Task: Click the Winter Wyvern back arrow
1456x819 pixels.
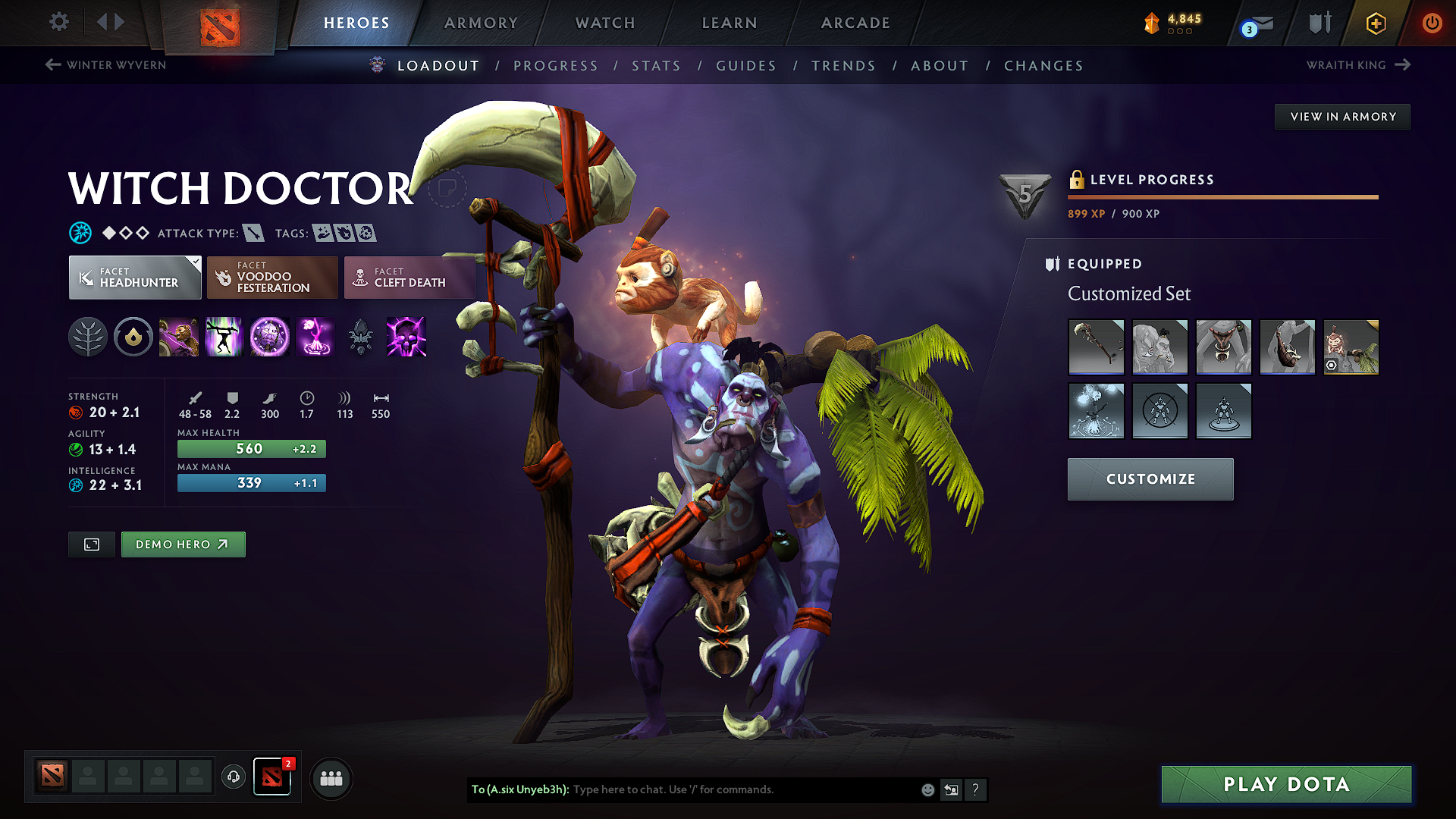Action: click(52, 64)
